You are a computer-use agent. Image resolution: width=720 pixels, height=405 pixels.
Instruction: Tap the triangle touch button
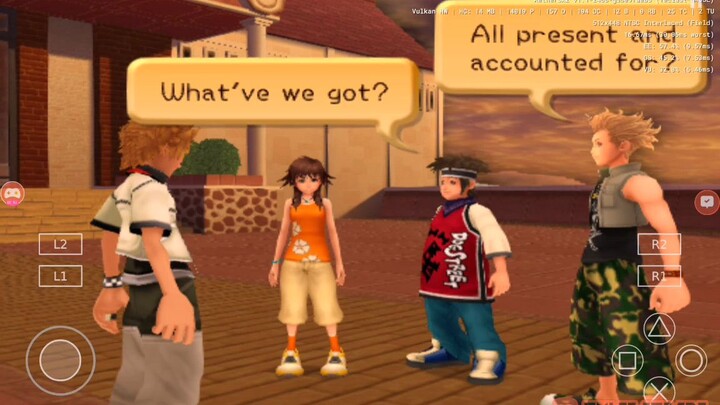point(659,328)
